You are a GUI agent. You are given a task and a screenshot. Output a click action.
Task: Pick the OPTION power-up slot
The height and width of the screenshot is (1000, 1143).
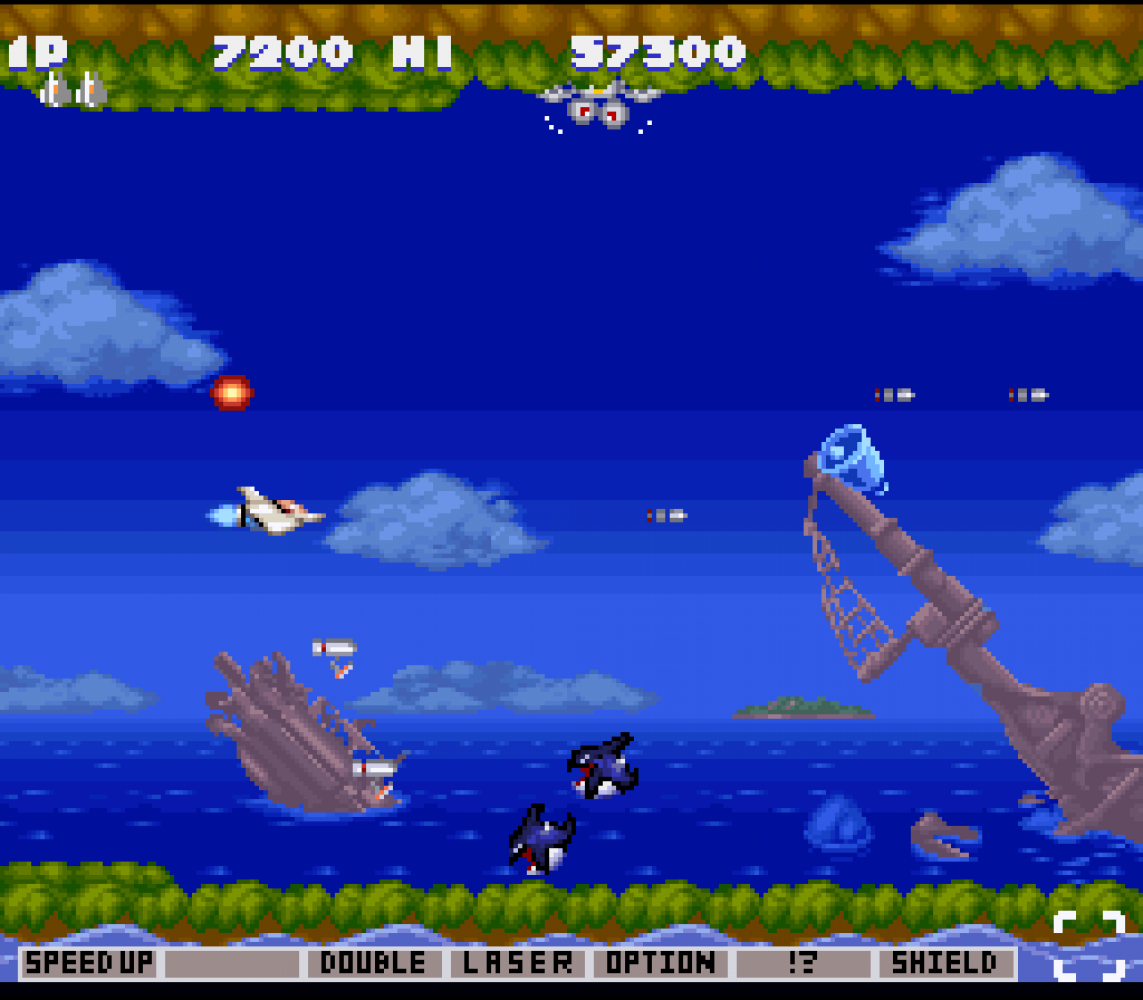660,963
